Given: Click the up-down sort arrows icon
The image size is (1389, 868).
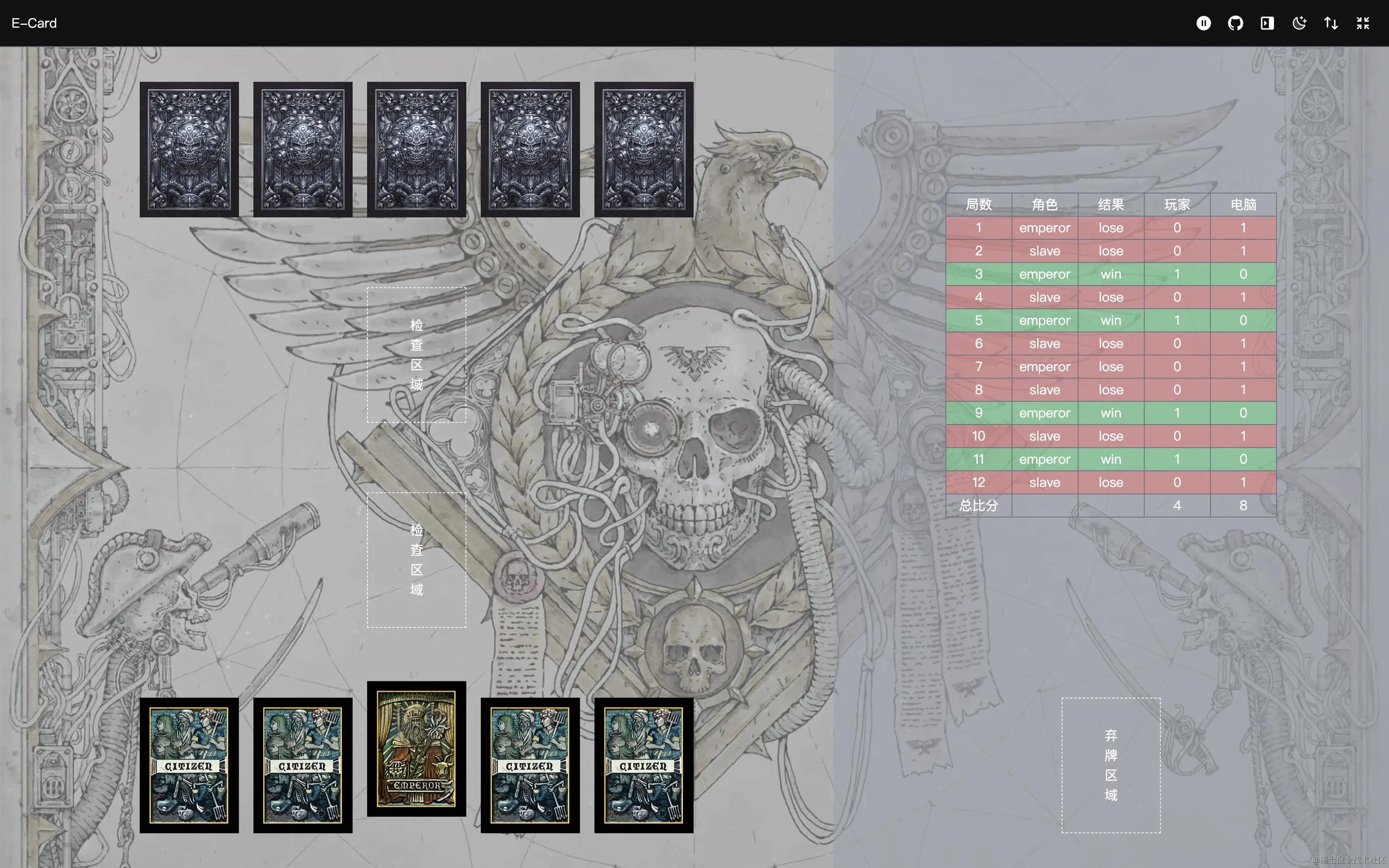Looking at the screenshot, I should point(1331,23).
